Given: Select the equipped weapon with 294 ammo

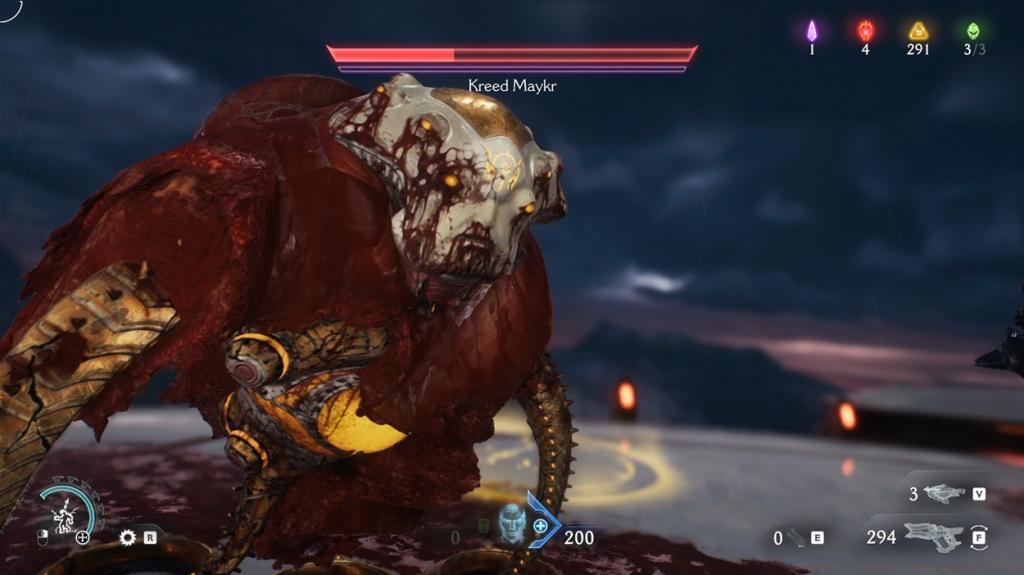Looking at the screenshot, I should pyautogui.click(x=933, y=537).
